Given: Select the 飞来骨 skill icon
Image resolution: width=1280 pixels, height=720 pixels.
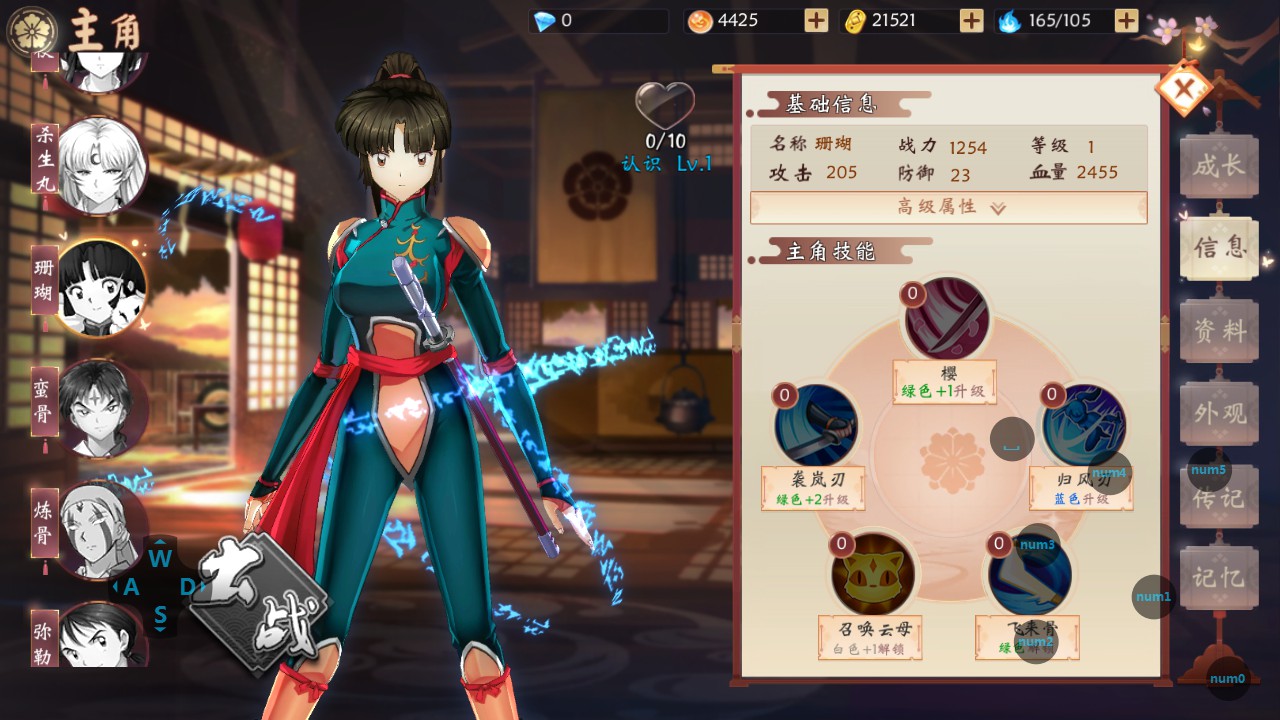Looking at the screenshot, I should click(1030, 574).
